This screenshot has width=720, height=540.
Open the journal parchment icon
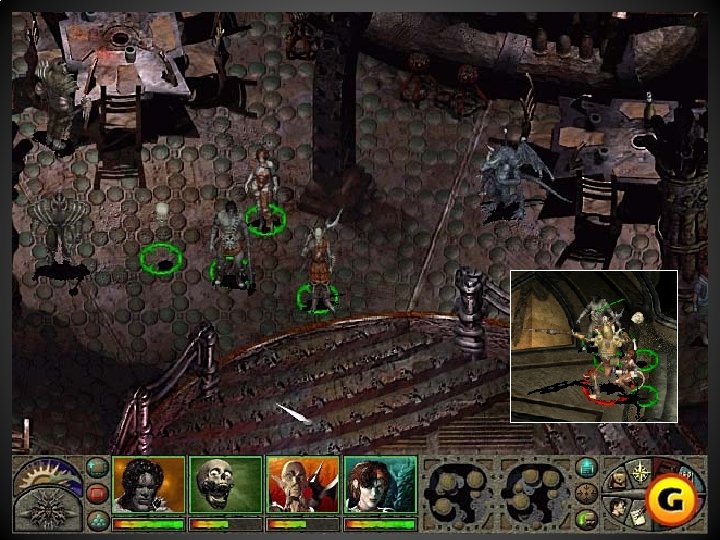637,517
